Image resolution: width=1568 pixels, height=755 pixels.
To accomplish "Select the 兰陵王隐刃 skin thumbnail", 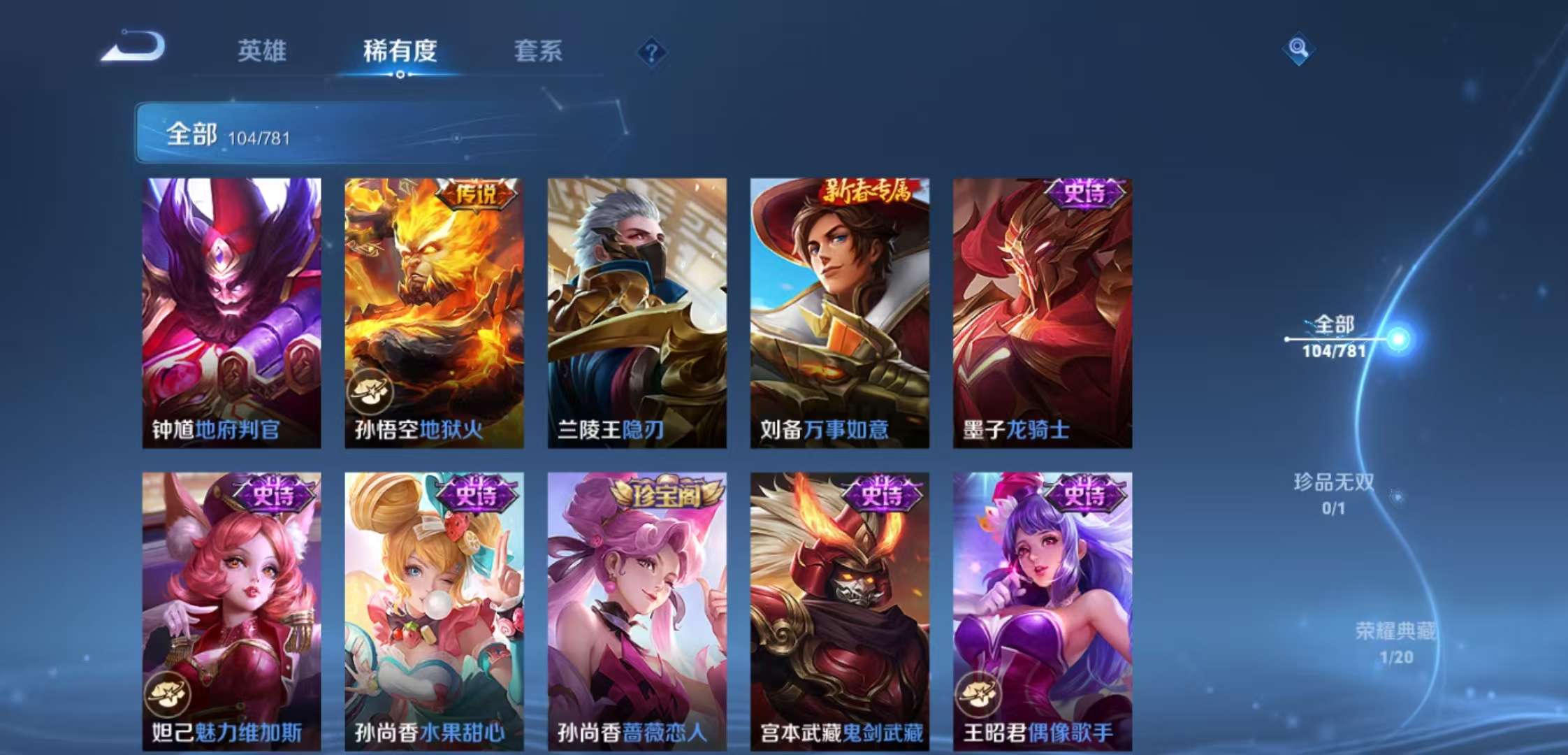I will pyautogui.click(x=635, y=308).
